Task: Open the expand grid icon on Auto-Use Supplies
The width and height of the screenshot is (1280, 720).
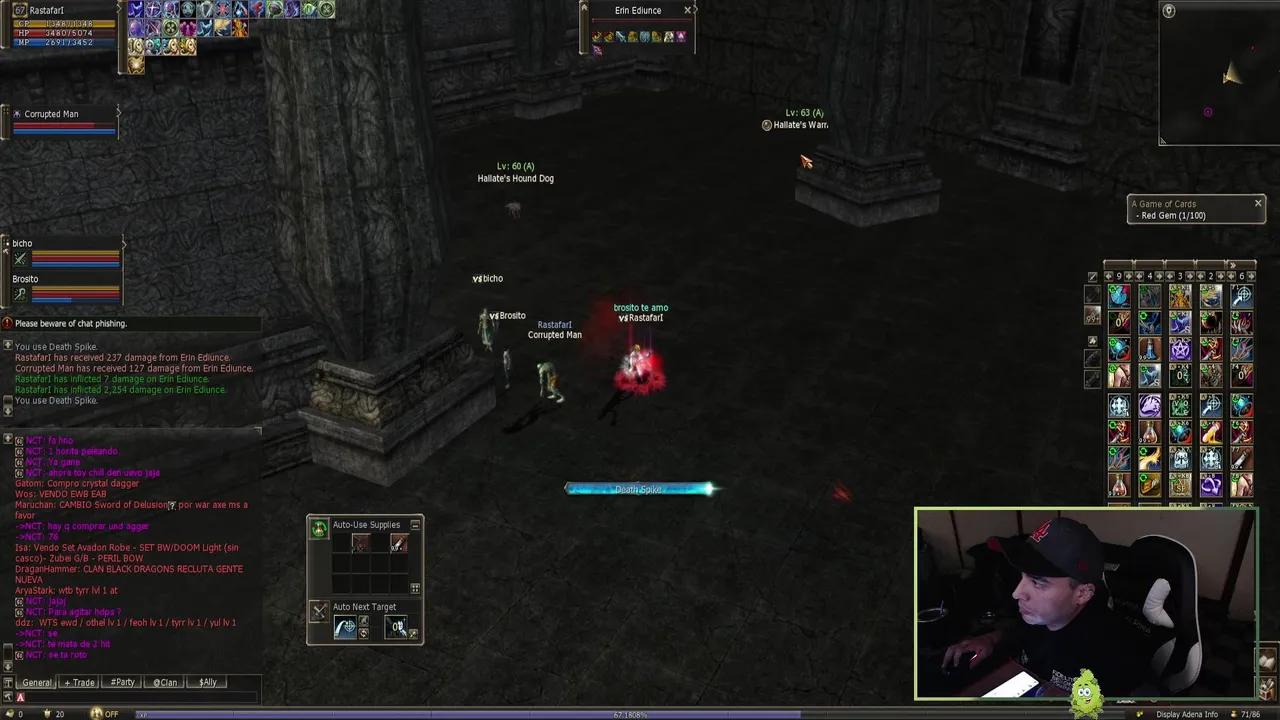Action: [415, 588]
